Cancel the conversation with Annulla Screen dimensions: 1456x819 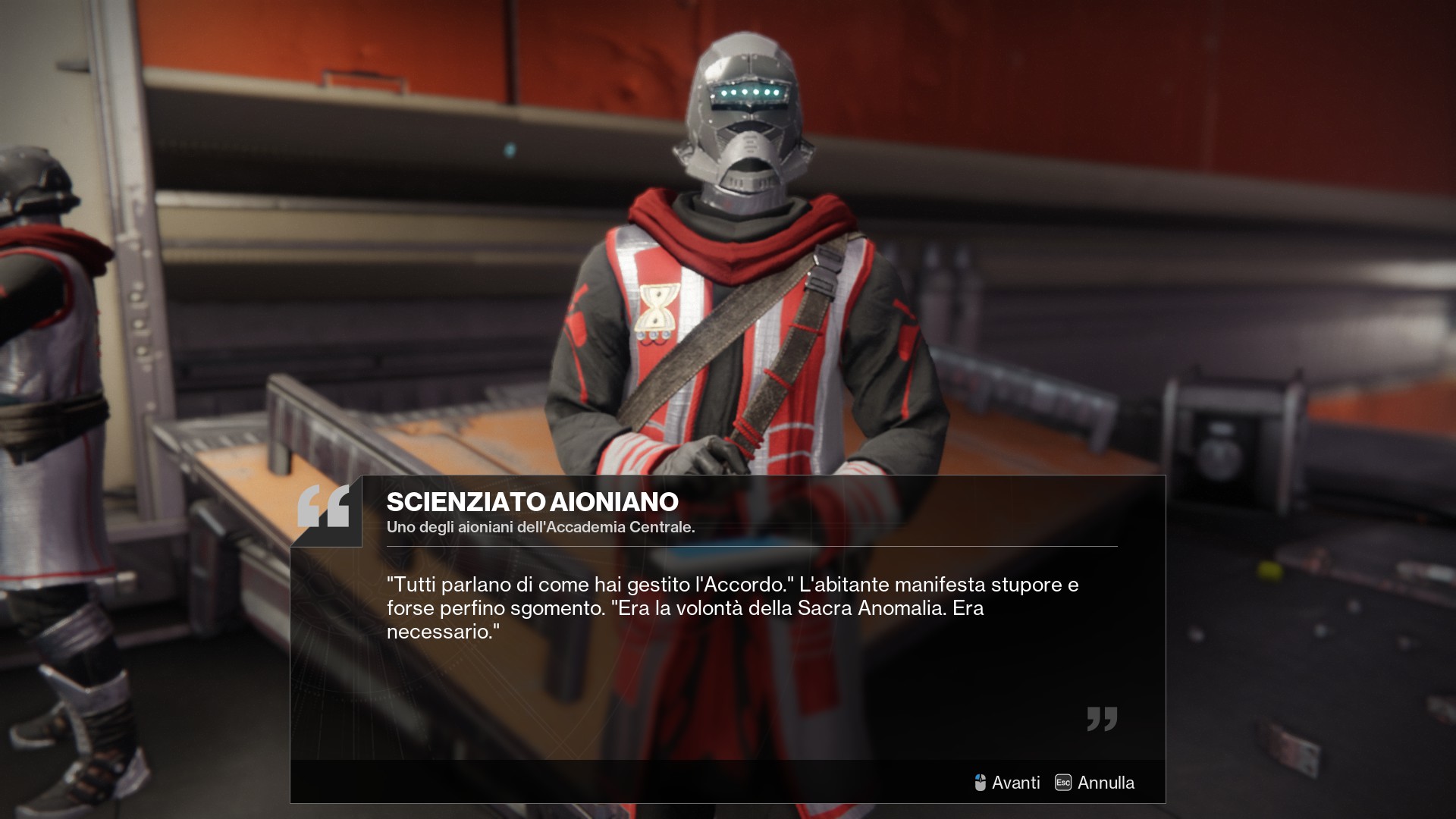[1095, 783]
